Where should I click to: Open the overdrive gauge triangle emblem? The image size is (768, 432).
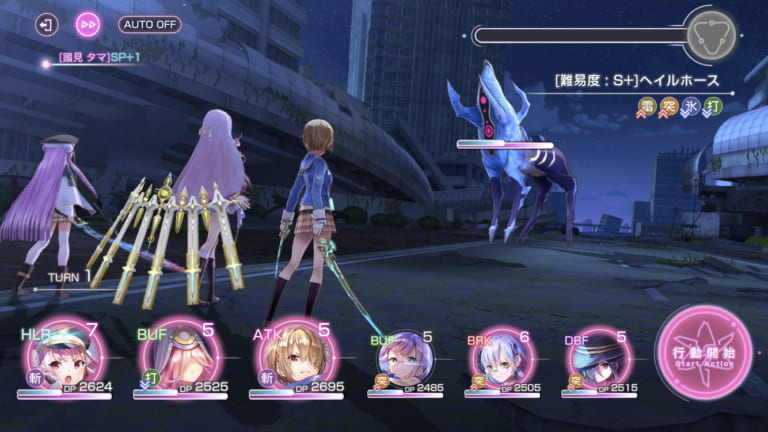711,35
